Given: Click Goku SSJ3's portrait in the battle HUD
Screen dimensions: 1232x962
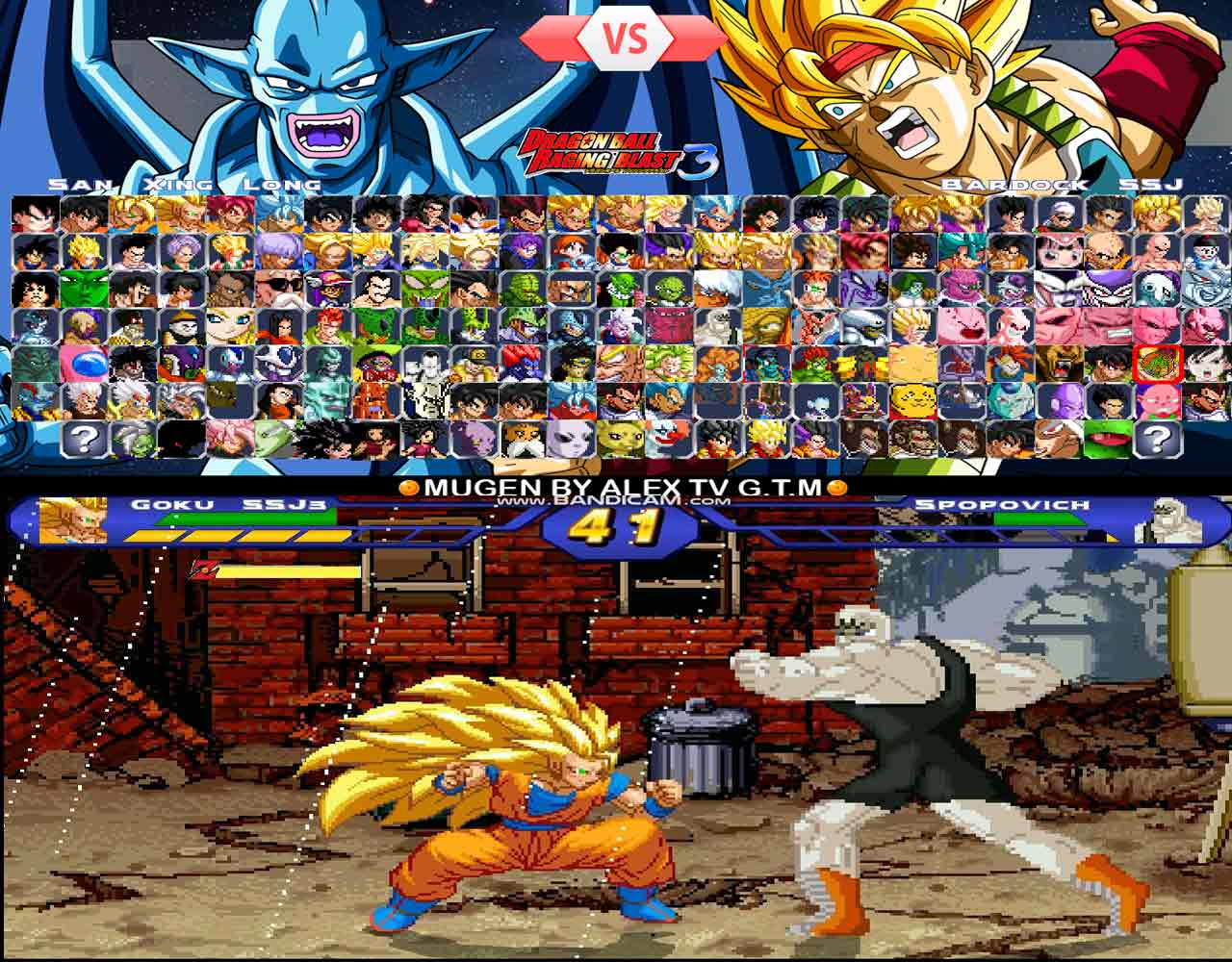Looking at the screenshot, I should (x=82, y=519).
